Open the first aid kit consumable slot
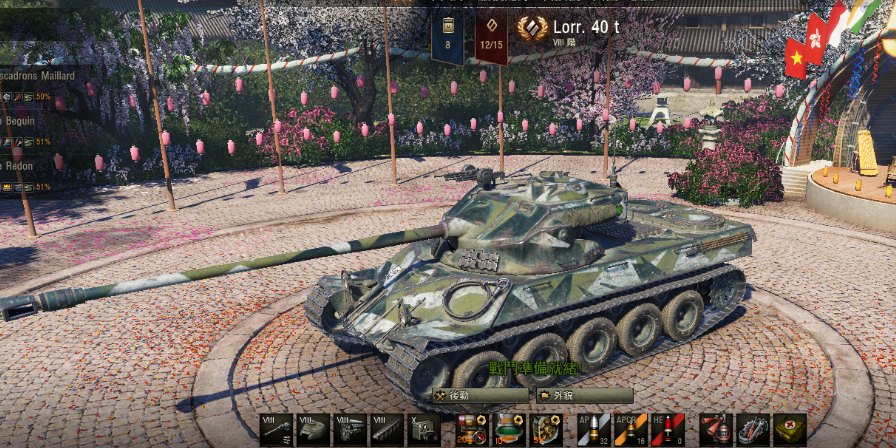The image size is (896, 448). pyautogui.click(x=789, y=430)
